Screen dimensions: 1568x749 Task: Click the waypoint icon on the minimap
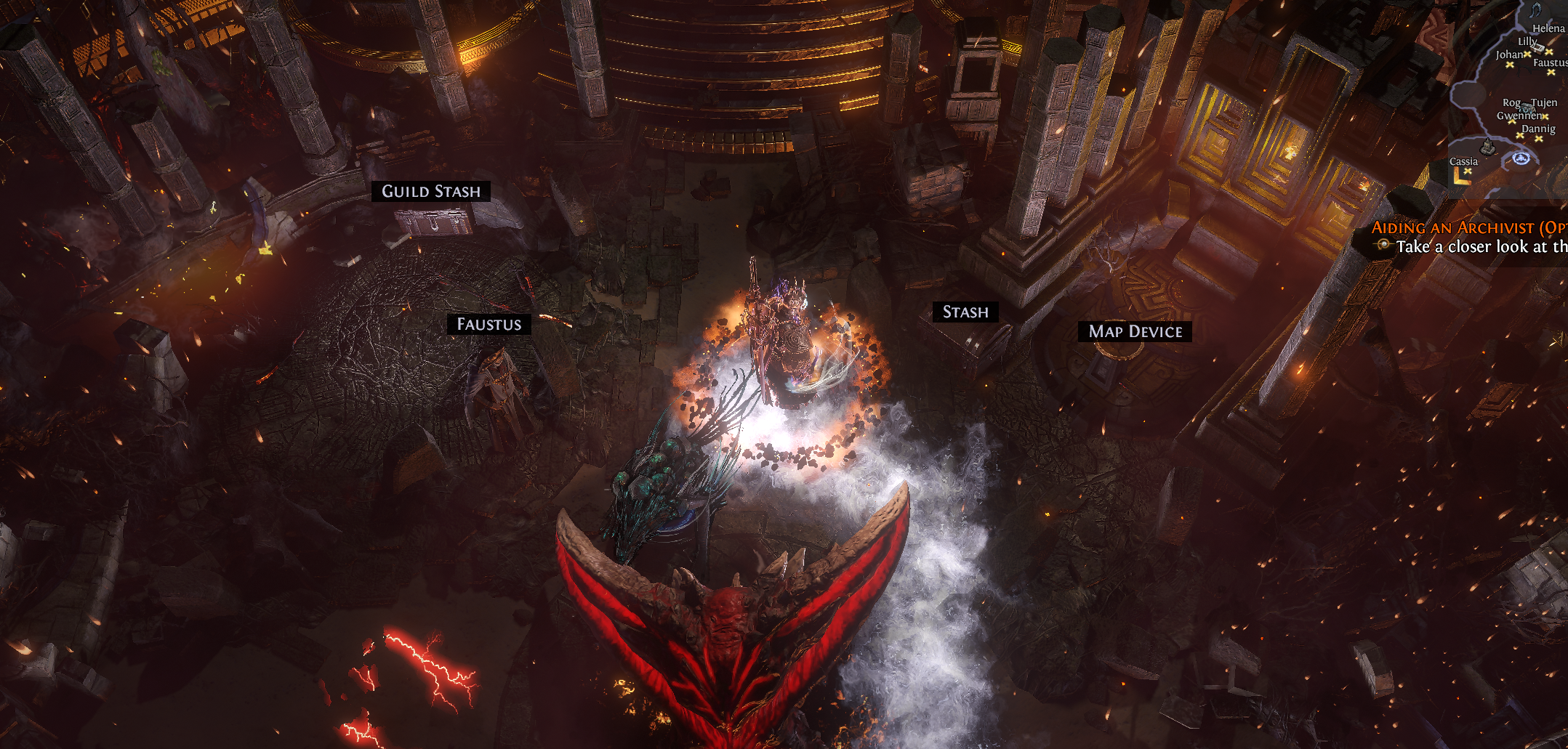click(1521, 158)
